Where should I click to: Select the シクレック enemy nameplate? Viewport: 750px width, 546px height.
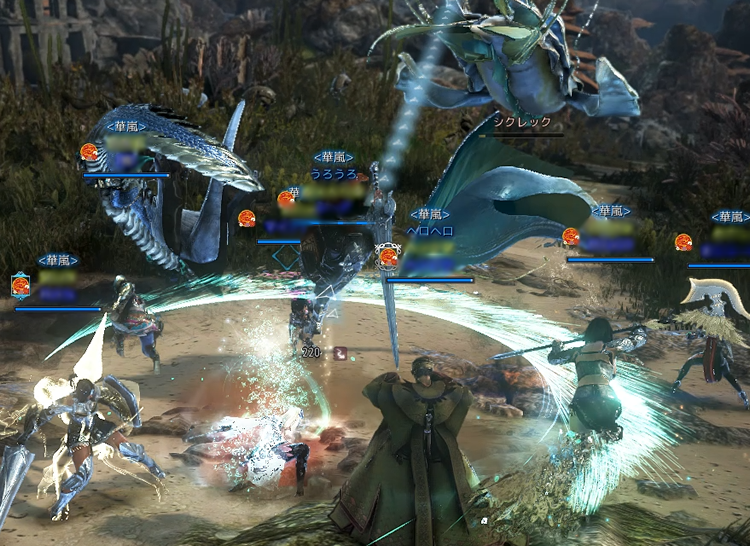tap(523, 122)
